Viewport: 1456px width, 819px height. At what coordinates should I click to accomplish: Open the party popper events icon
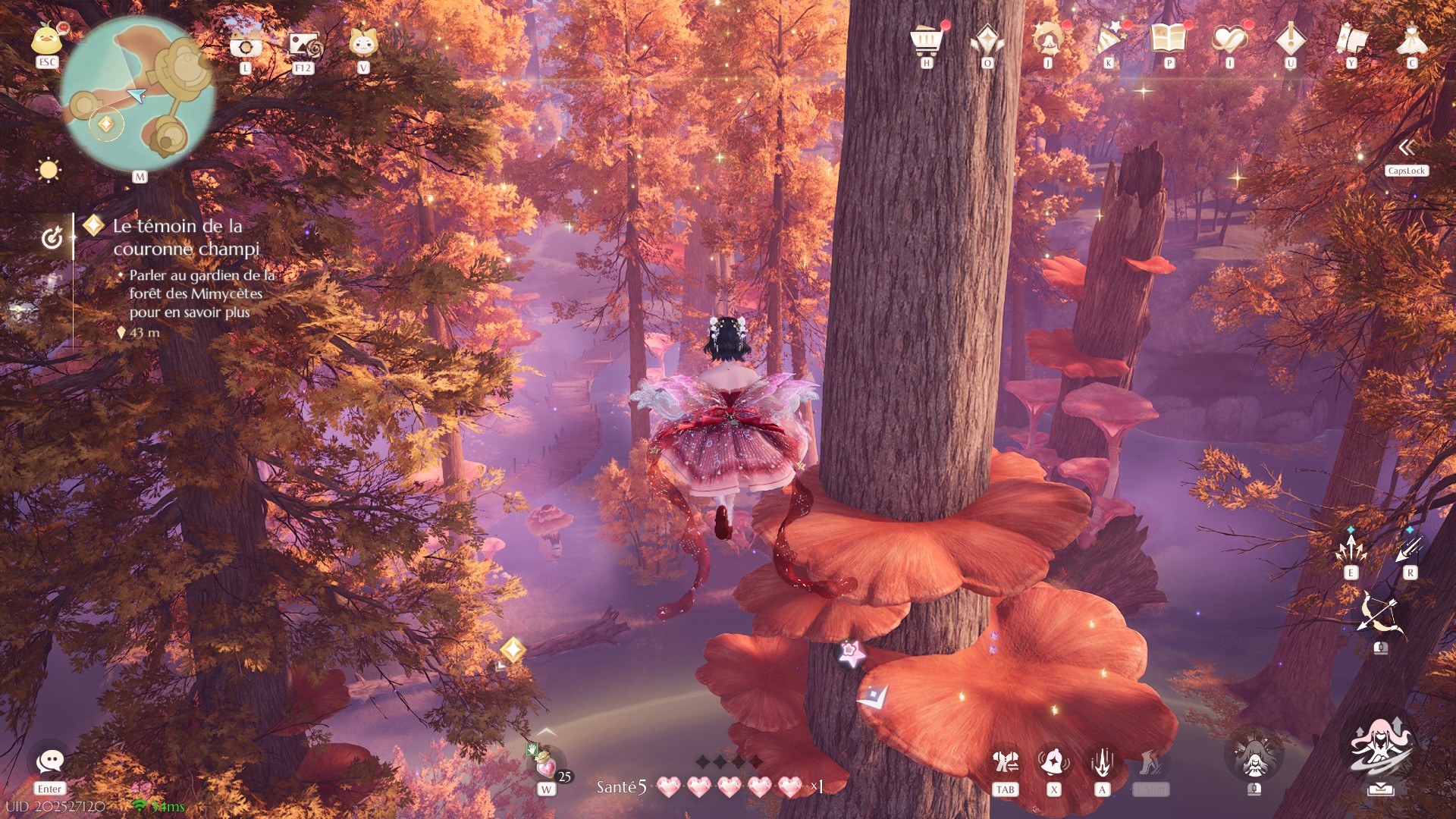pos(1109,39)
